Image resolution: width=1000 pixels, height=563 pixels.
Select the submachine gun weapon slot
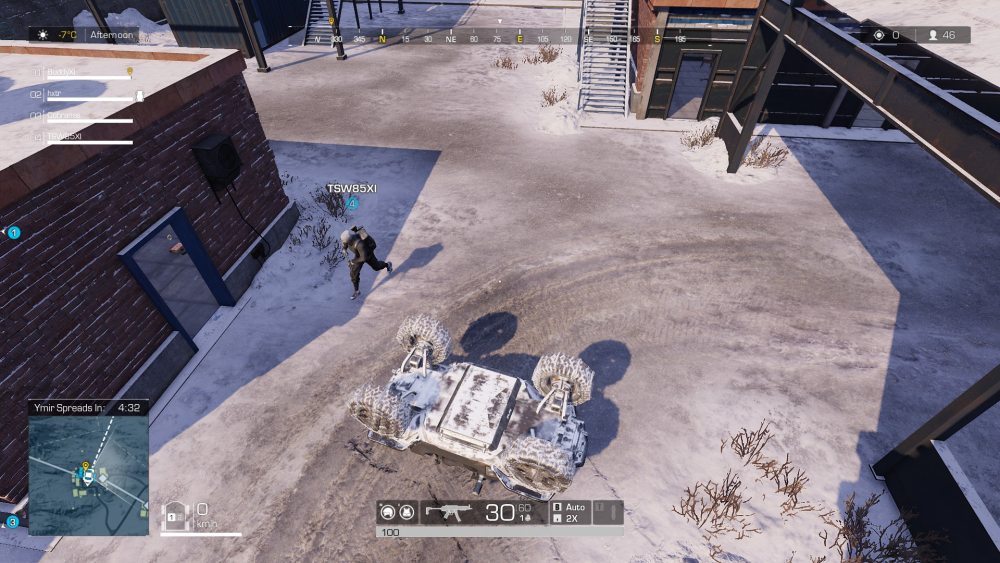449,512
